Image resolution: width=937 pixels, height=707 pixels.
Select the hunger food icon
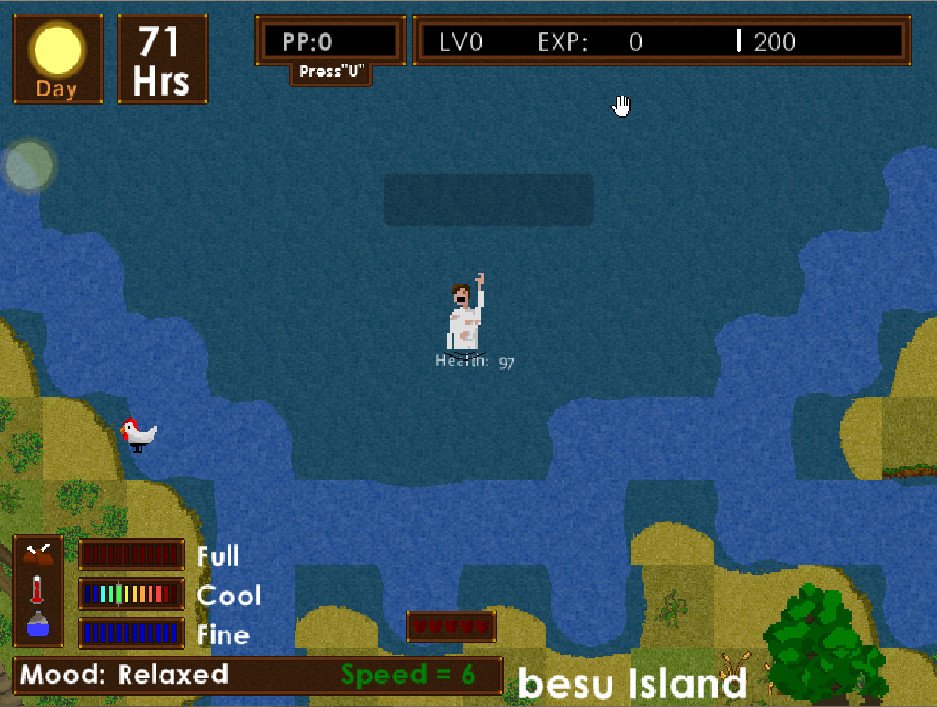pyautogui.click(x=39, y=553)
